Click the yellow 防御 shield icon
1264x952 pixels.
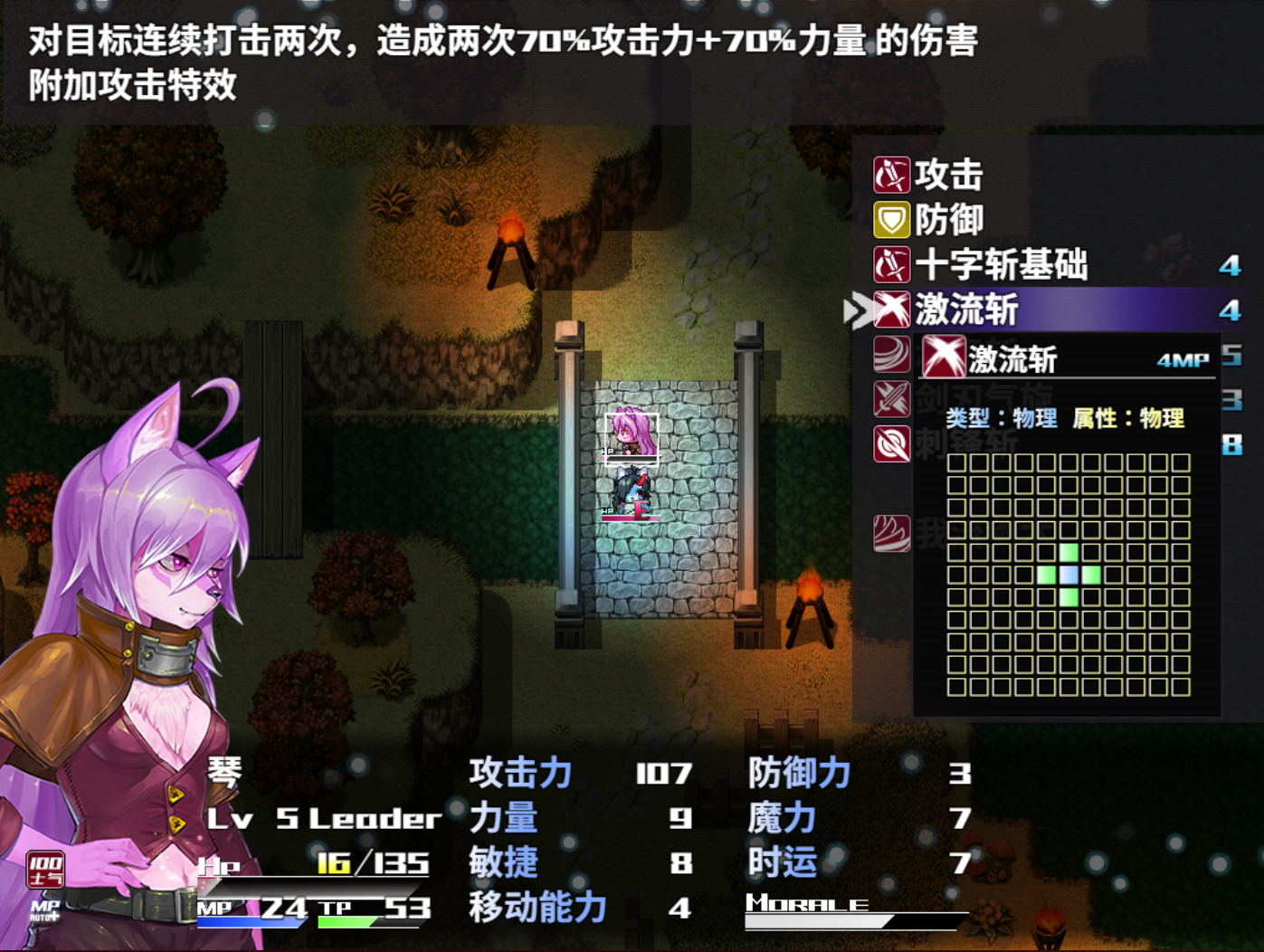coord(891,220)
